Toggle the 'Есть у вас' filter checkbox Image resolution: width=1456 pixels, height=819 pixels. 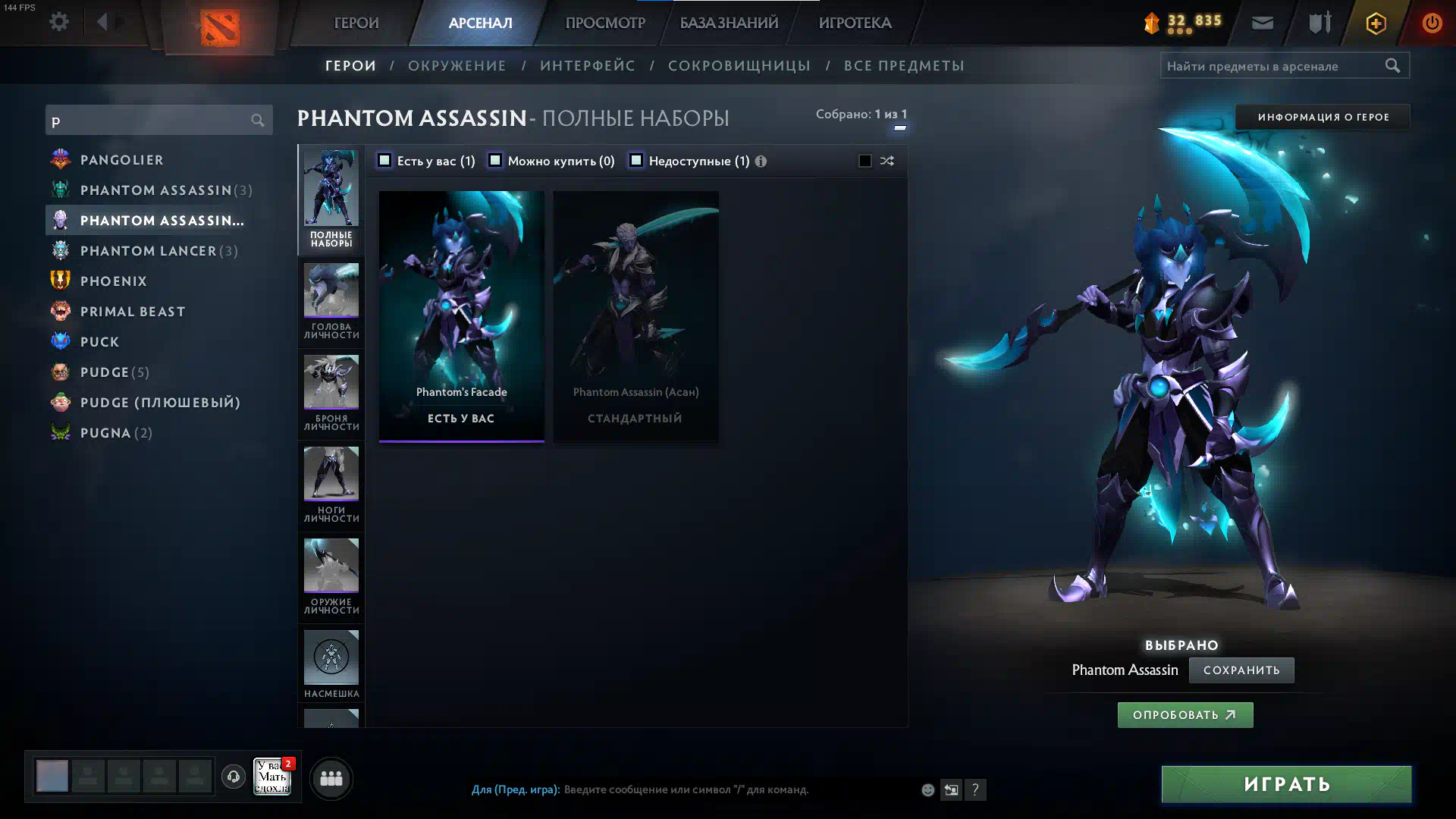tap(384, 161)
